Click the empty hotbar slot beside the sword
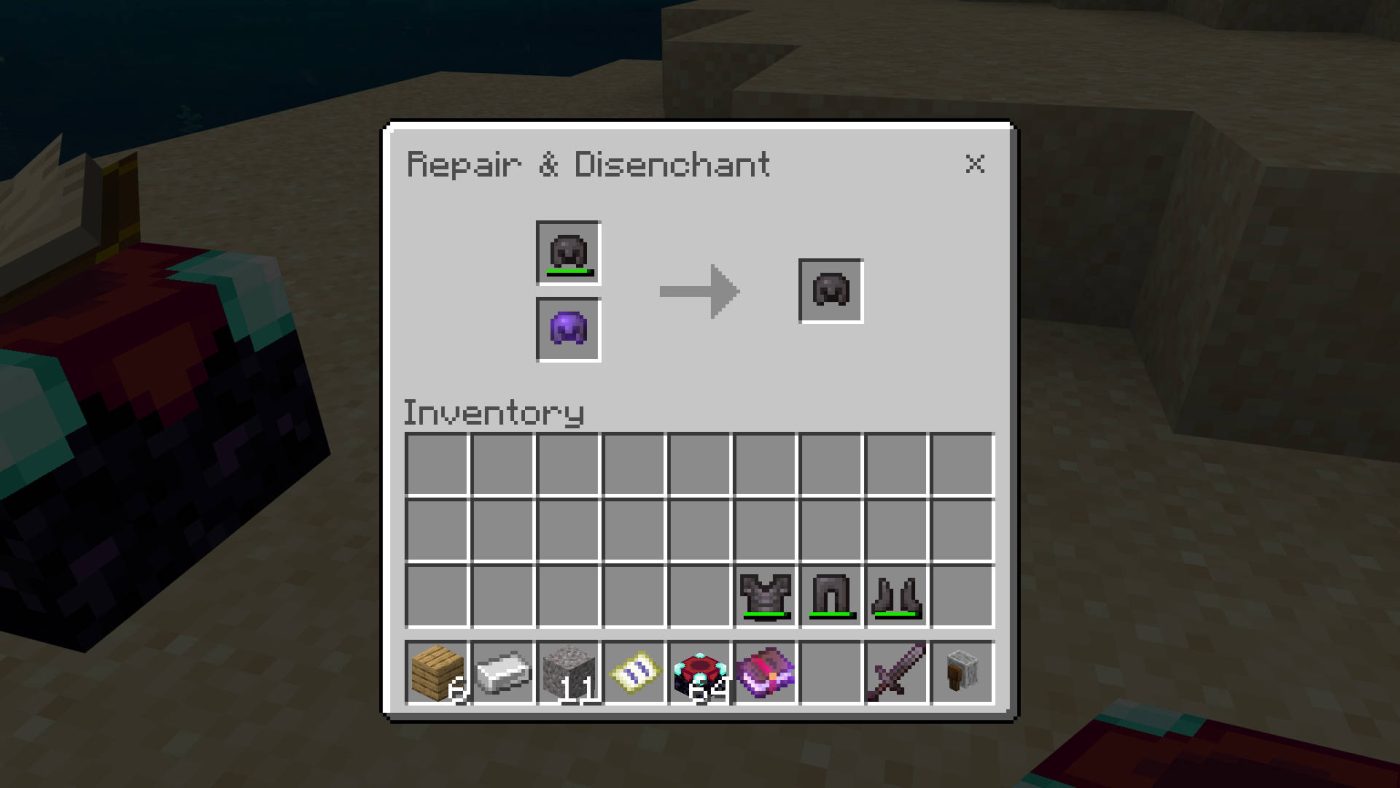The height and width of the screenshot is (788, 1400). coord(830,671)
